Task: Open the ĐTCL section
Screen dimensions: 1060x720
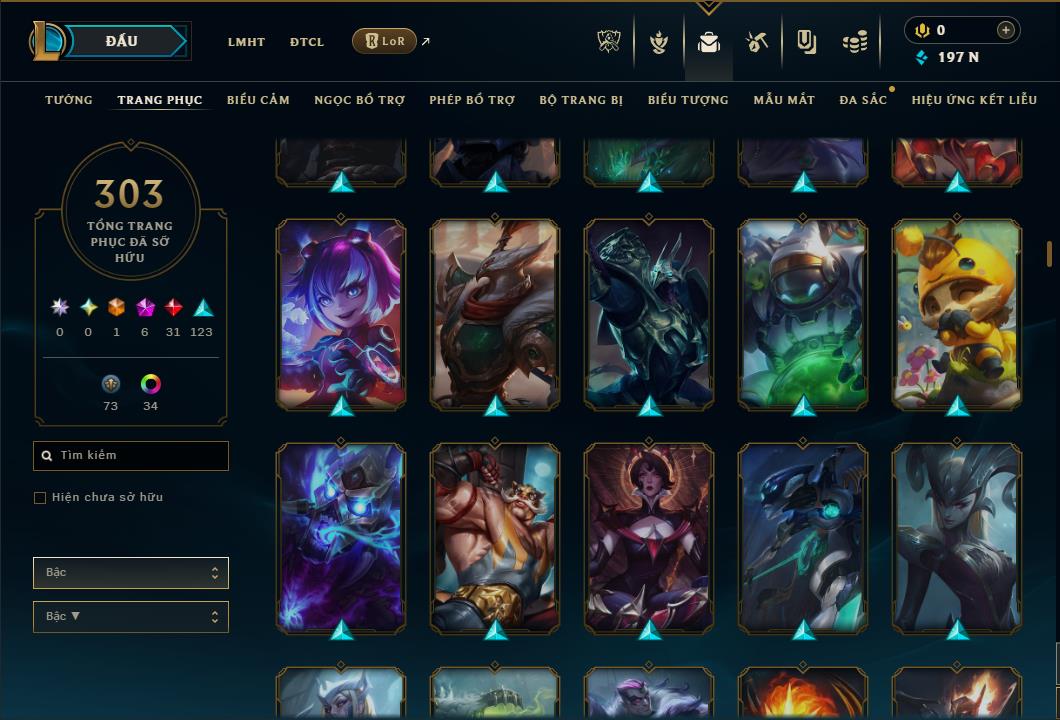Action: pyautogui.click(x=307, y=42)
